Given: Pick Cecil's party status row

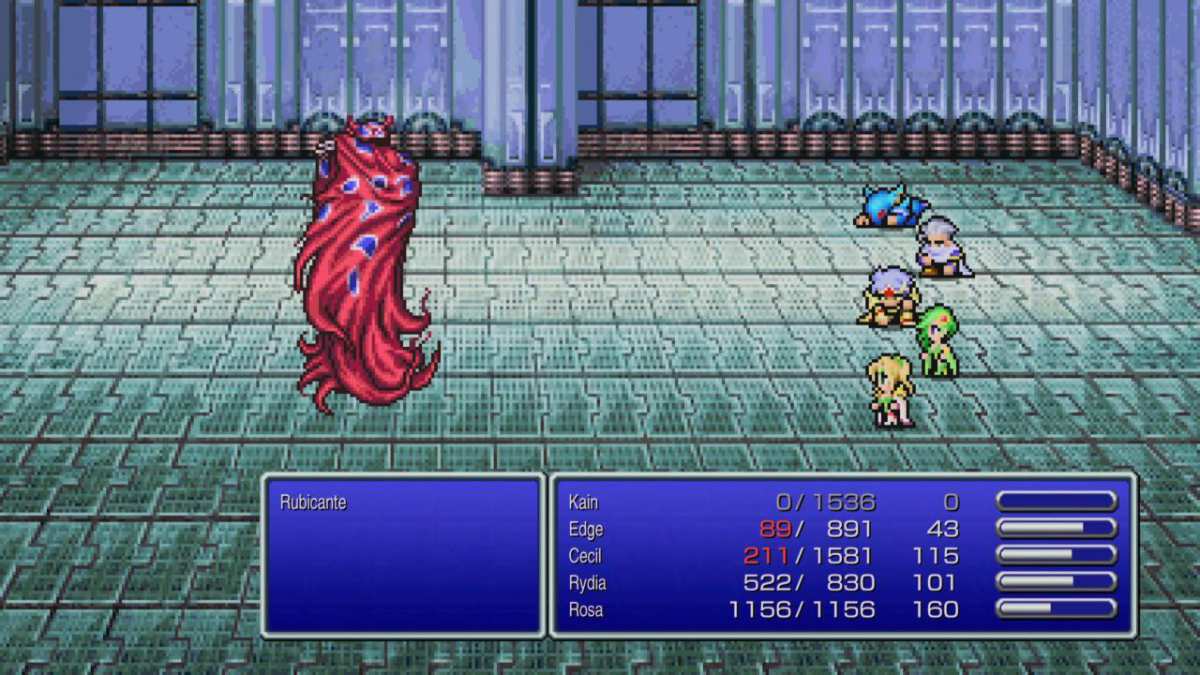Looking at the screenshot, I should point(586,556).
